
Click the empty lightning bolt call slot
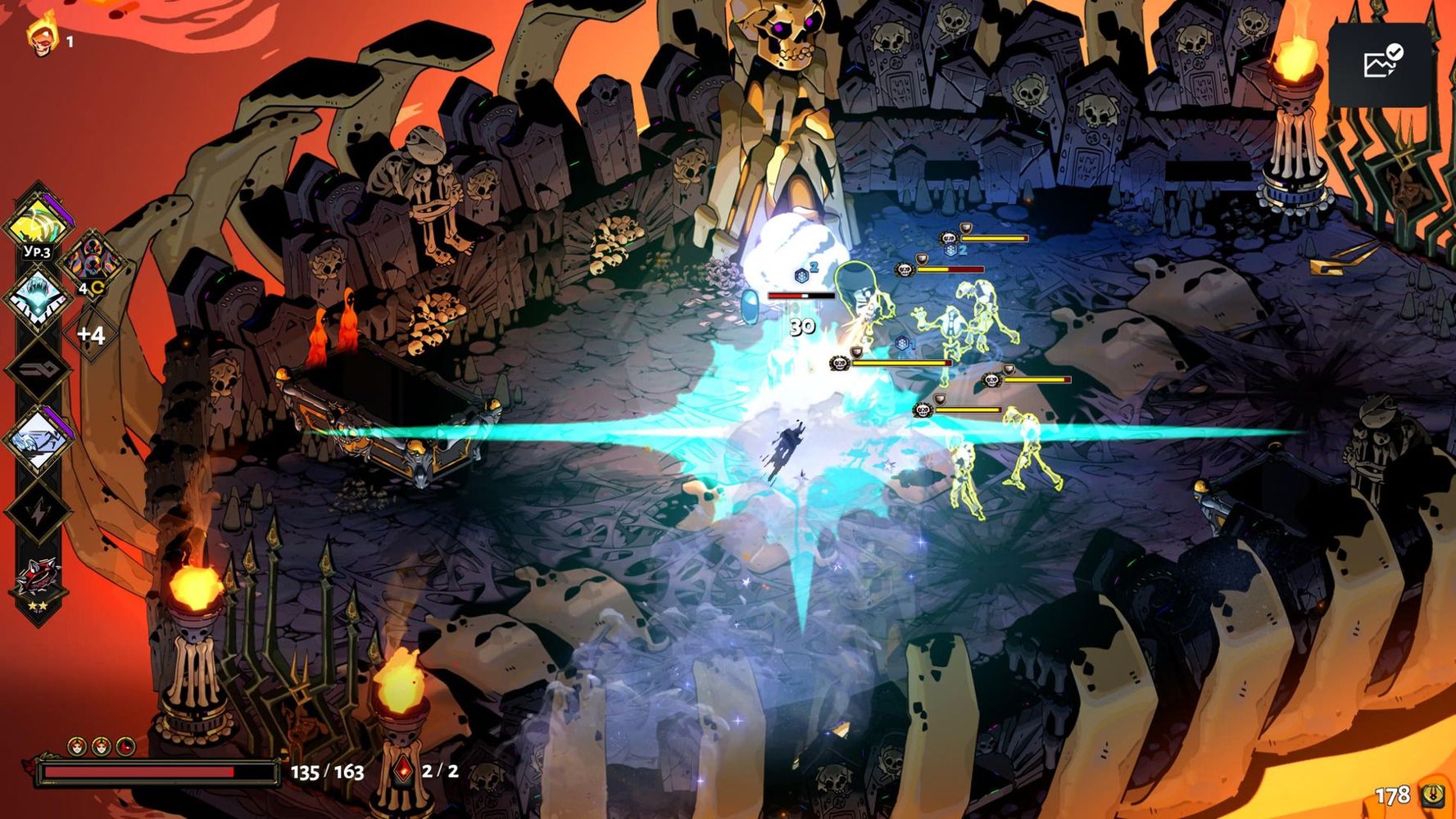click(38, 511)
